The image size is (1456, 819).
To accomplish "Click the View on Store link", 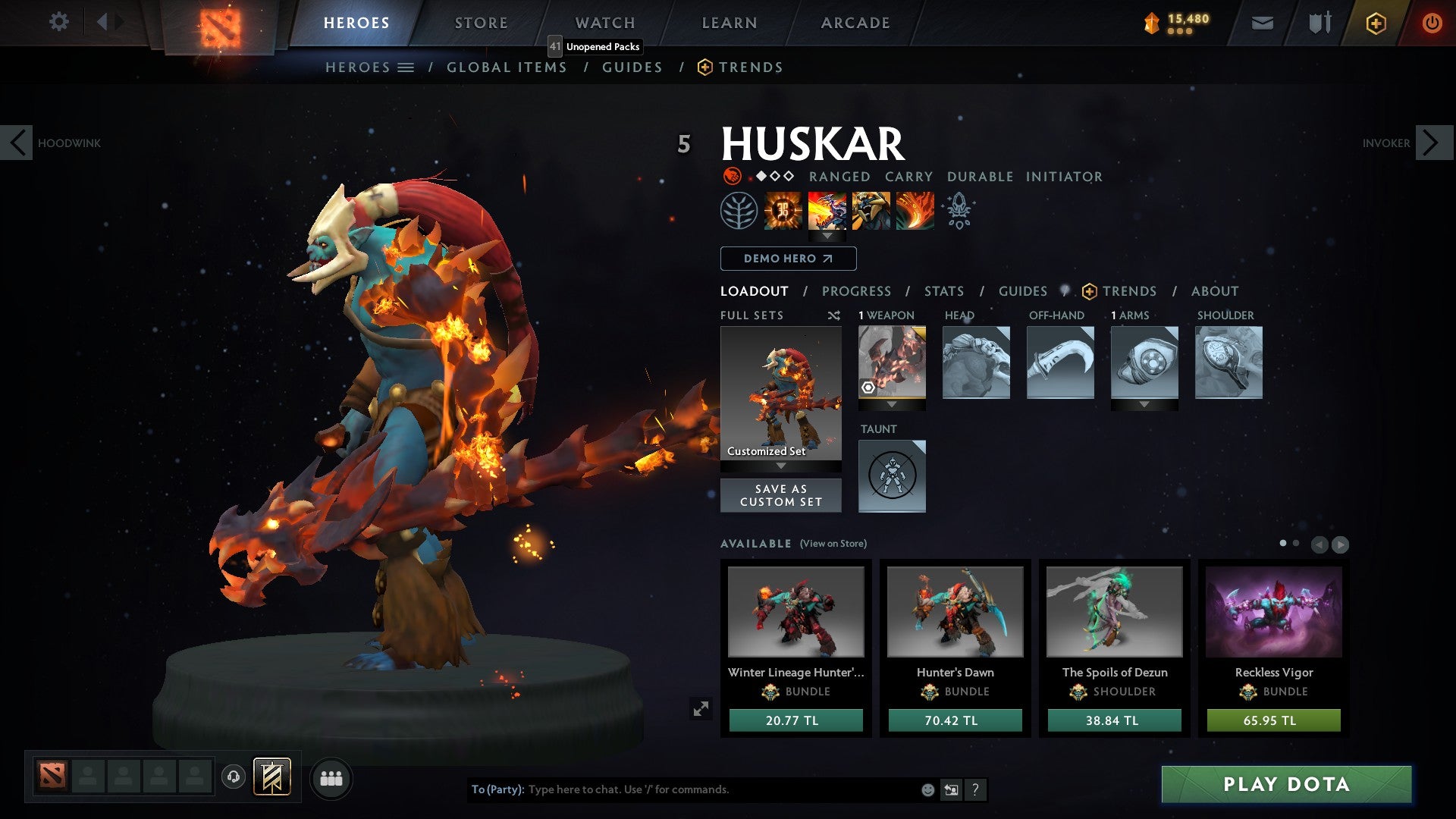I will pyautogui.click(x=832, y=544).
